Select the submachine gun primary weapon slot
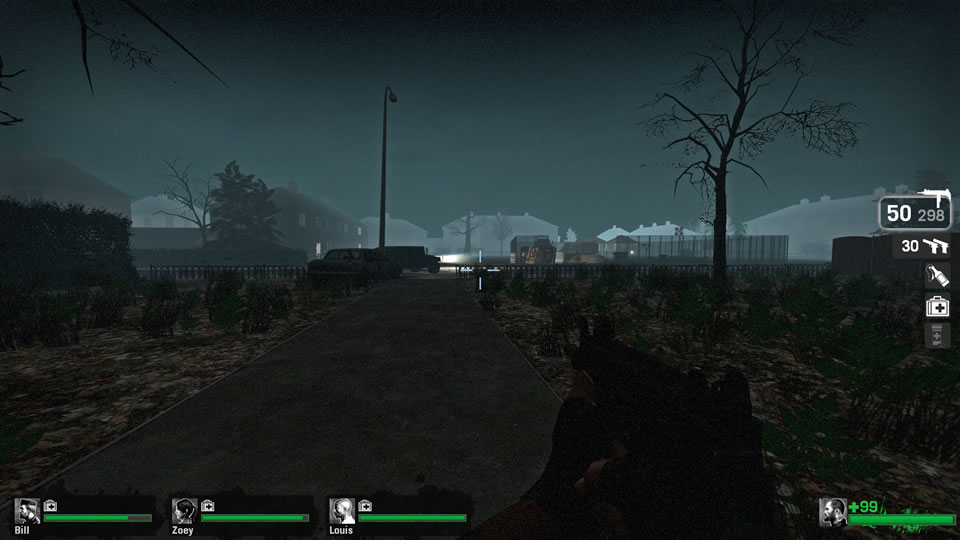960x540 pixels. (x=916, y=211)
